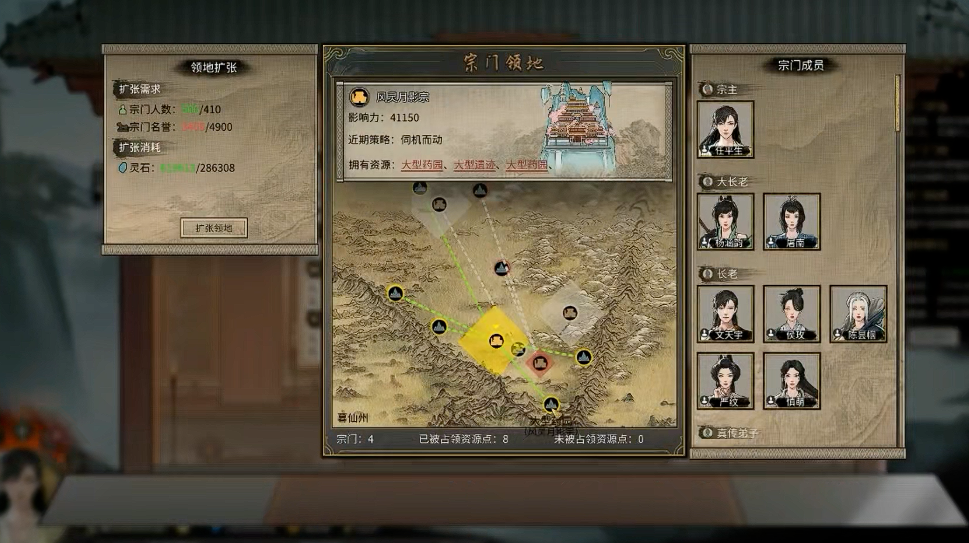
Task: Click the sect marker in the grey territory
Action: coord(569,313)
